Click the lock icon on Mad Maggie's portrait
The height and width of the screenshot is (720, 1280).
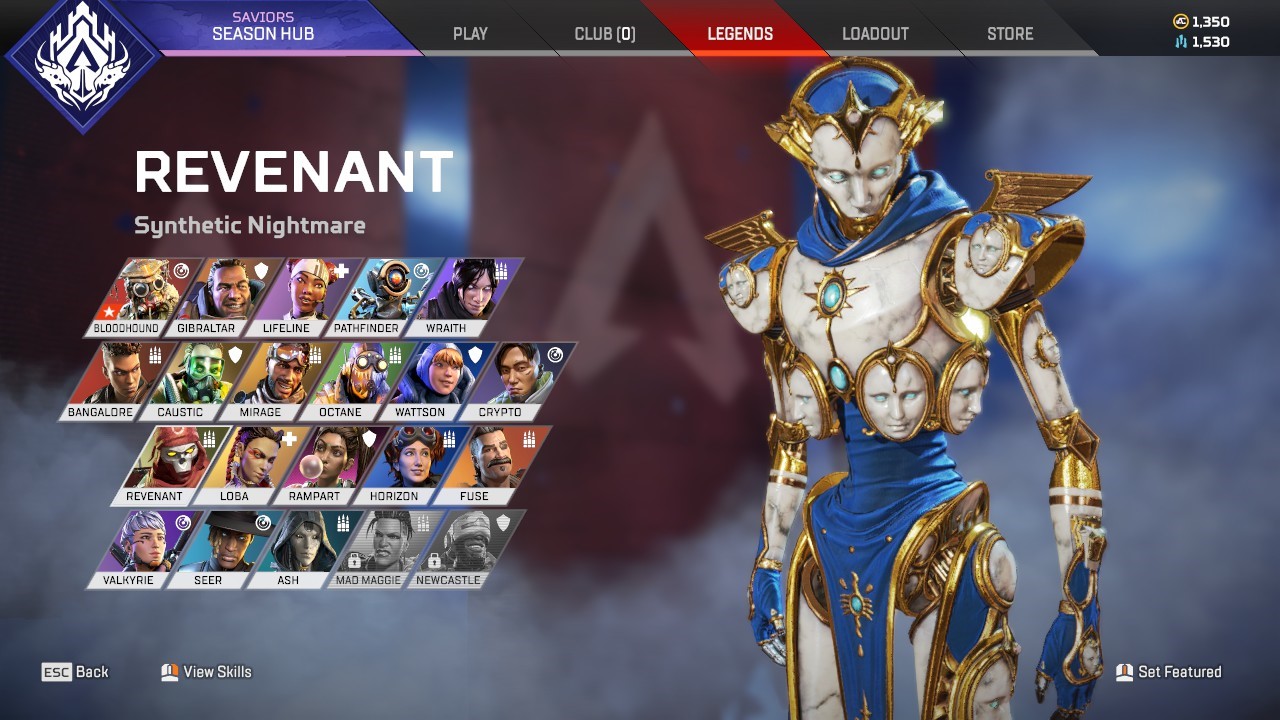tap(354, 559)
